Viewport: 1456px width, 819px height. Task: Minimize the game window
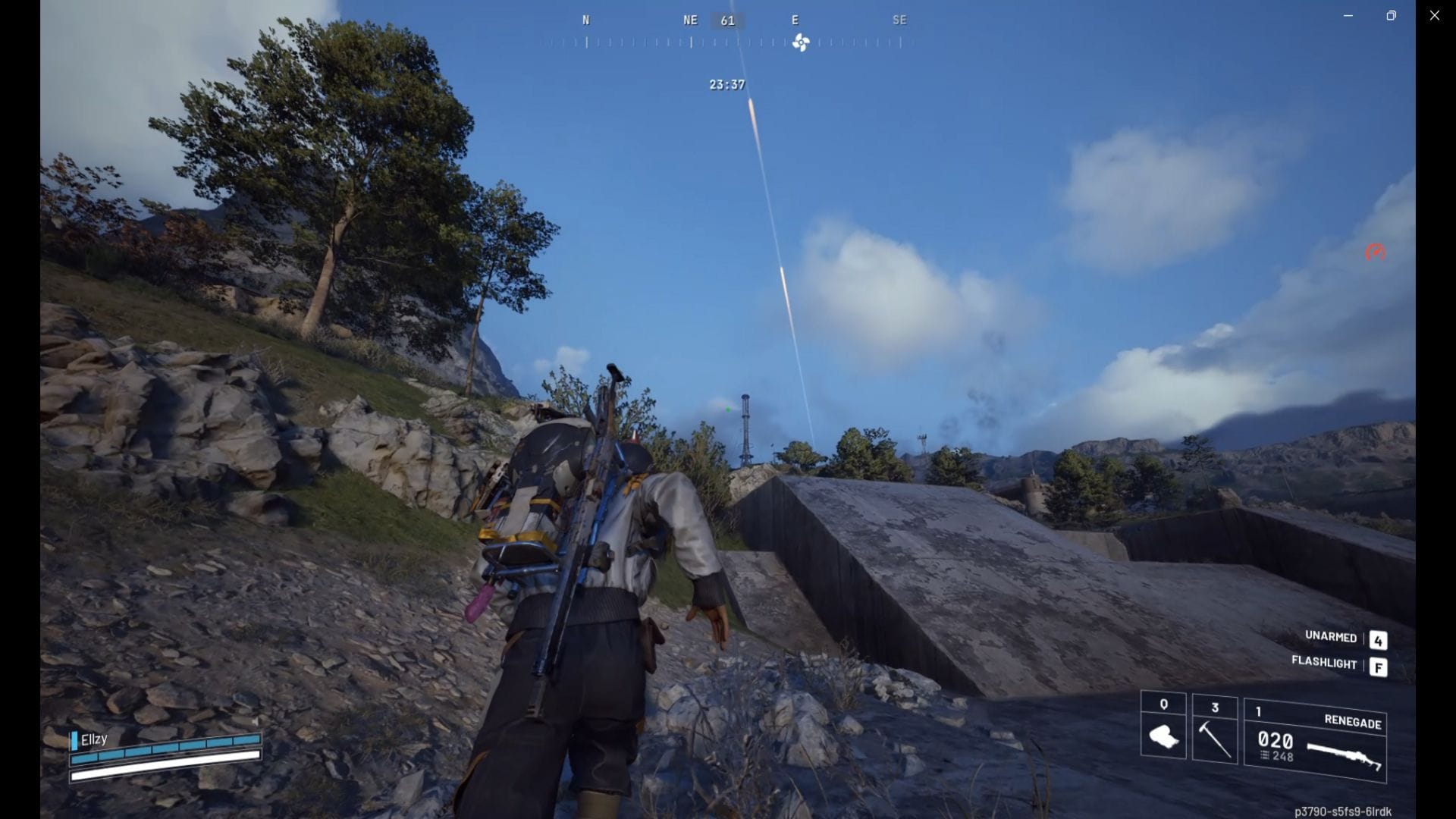(x=1348, y=15)
